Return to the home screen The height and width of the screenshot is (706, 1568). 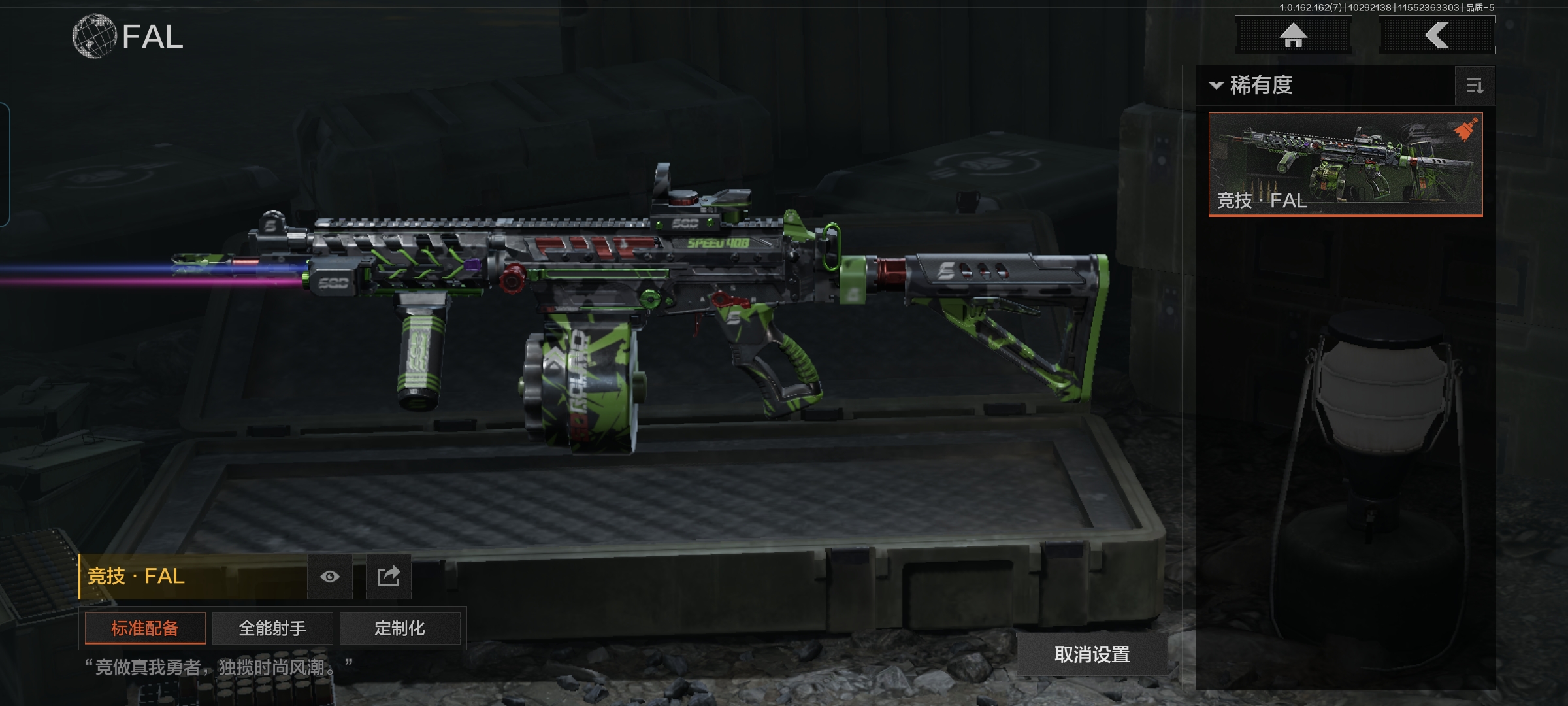(1293, 35)
